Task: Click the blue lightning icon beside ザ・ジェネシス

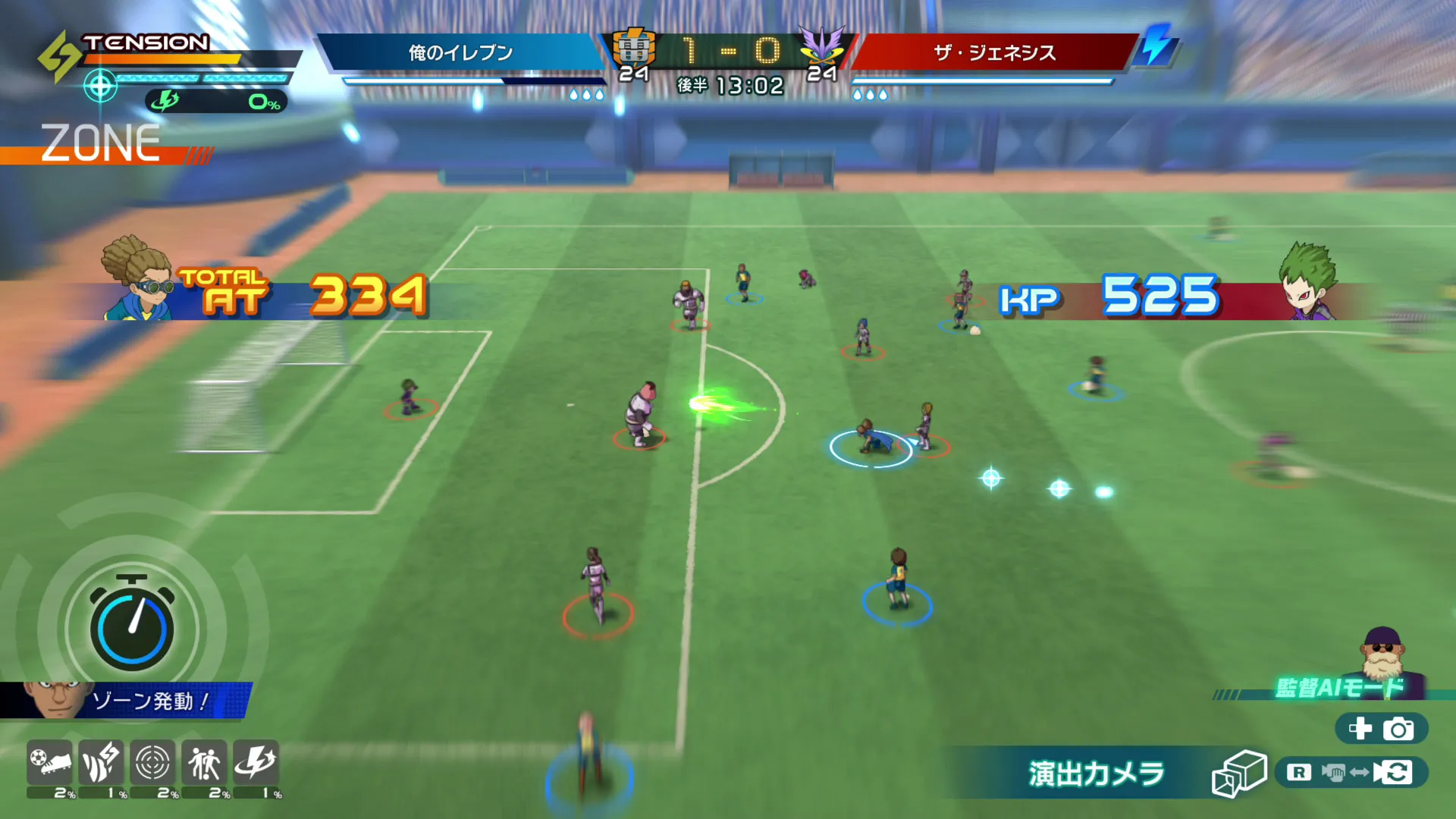Action: click(1156, 45)
